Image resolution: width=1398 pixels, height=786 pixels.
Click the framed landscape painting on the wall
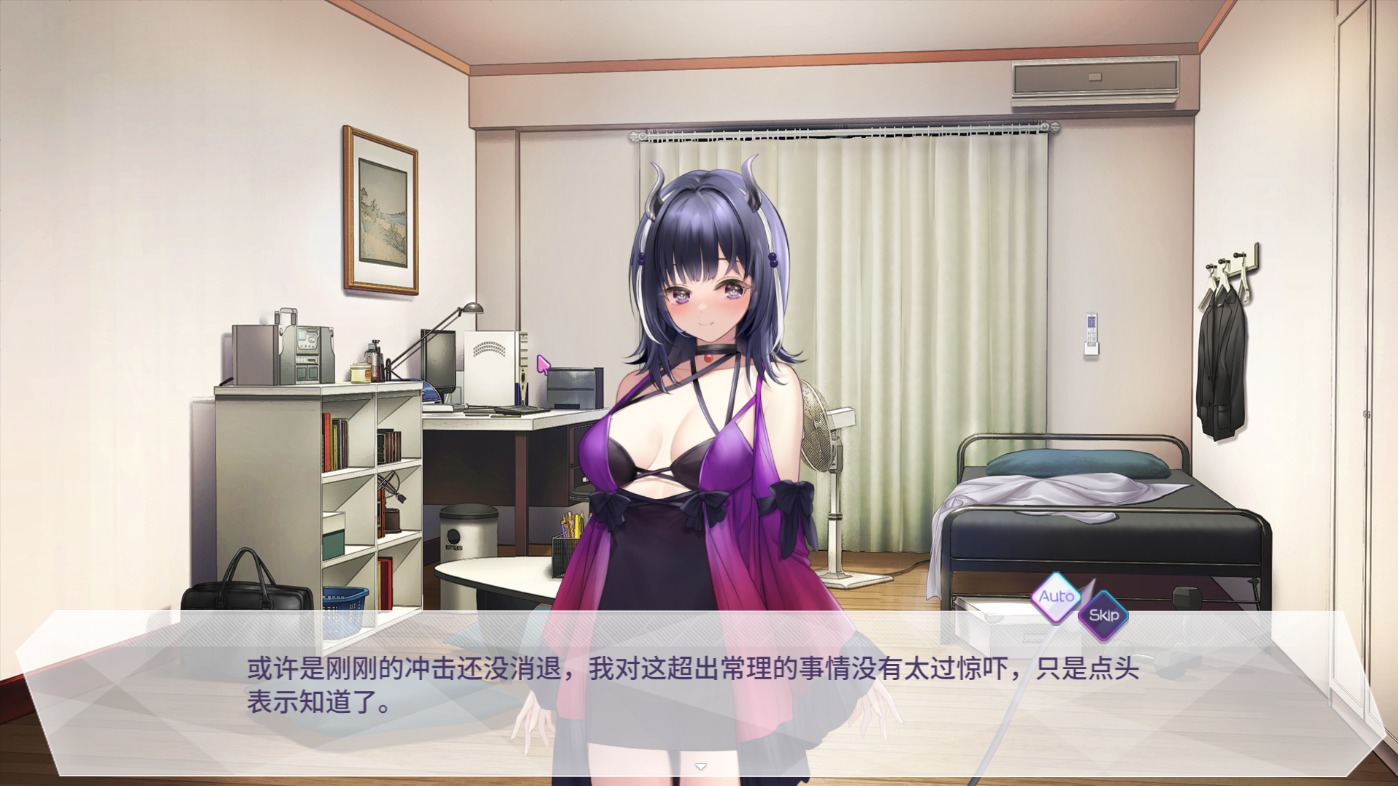coord(379,211)
